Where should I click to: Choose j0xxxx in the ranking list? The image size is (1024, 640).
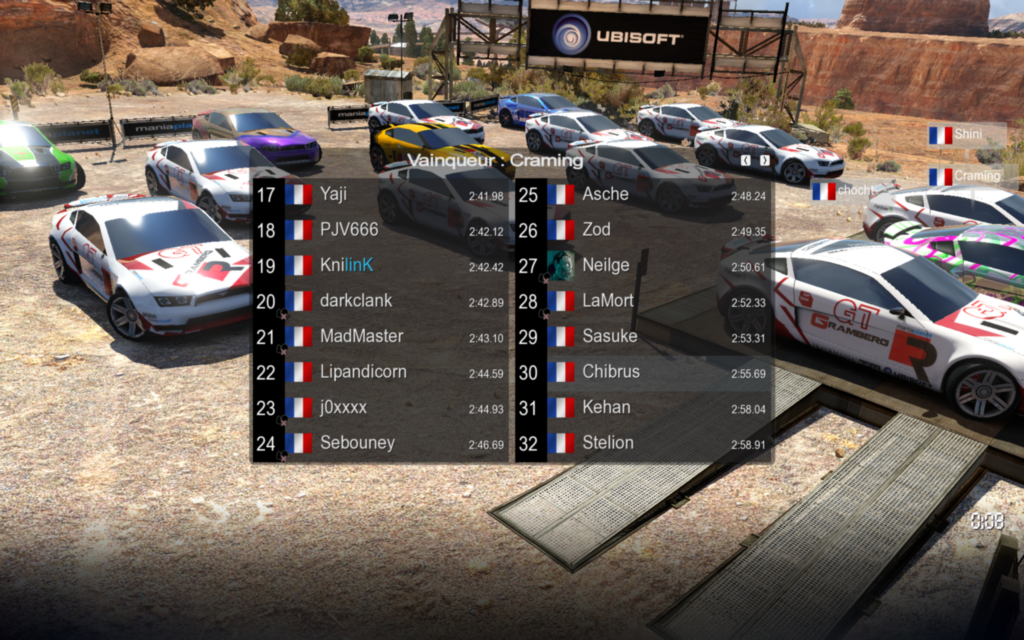[381, 407]
